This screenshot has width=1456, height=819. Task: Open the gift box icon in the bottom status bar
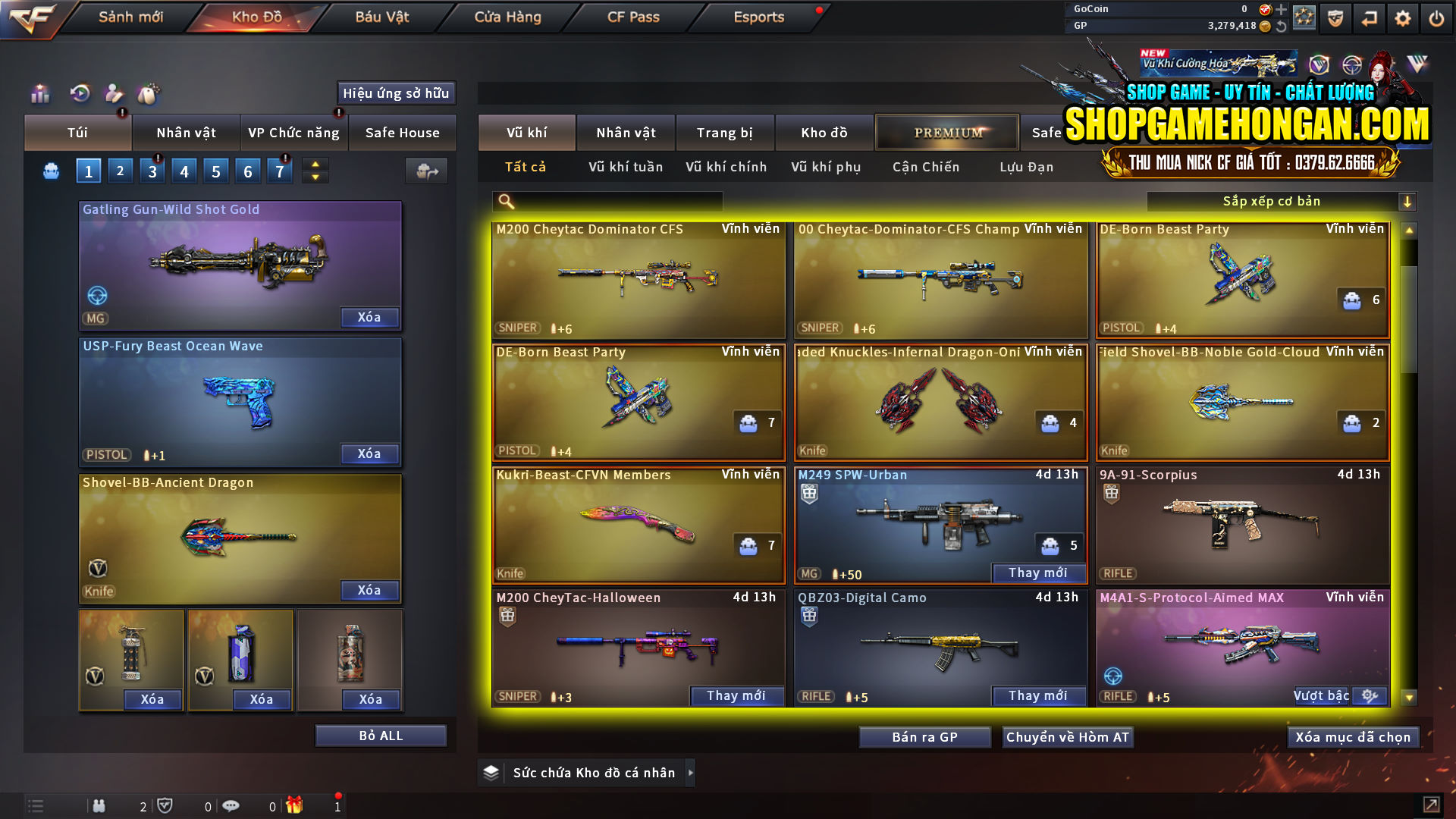[x=296, y=805]
